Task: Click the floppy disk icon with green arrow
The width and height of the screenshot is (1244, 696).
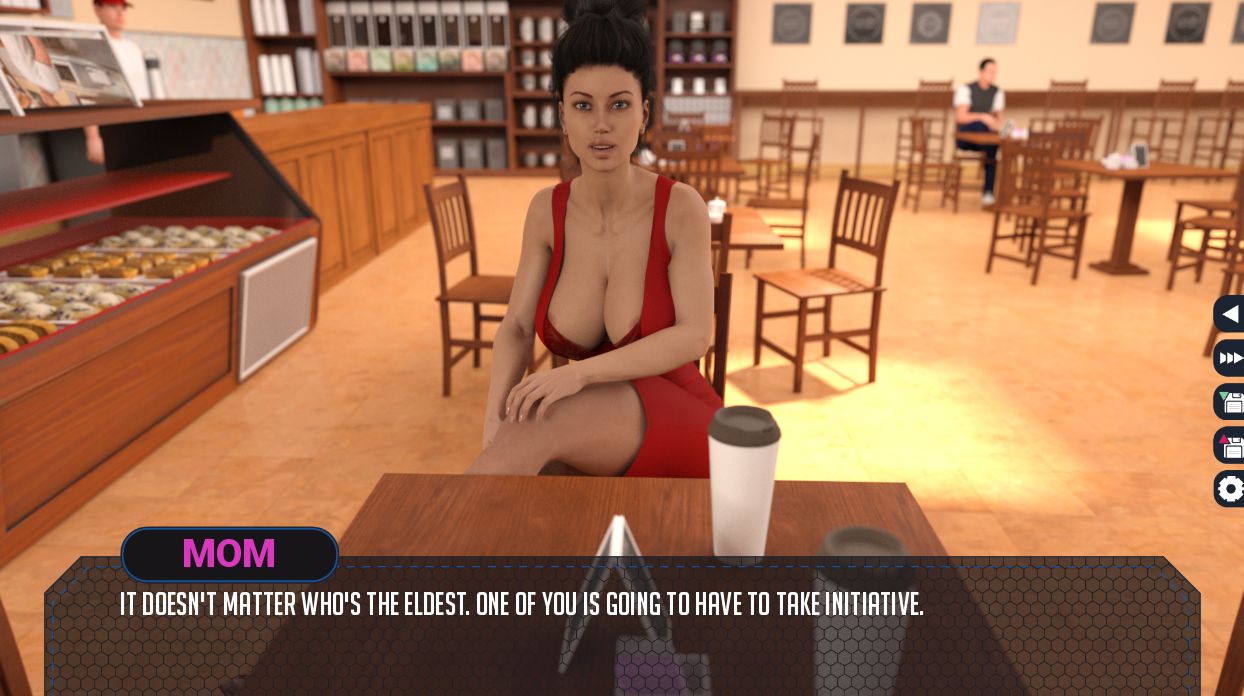Action: (1230, 402)
